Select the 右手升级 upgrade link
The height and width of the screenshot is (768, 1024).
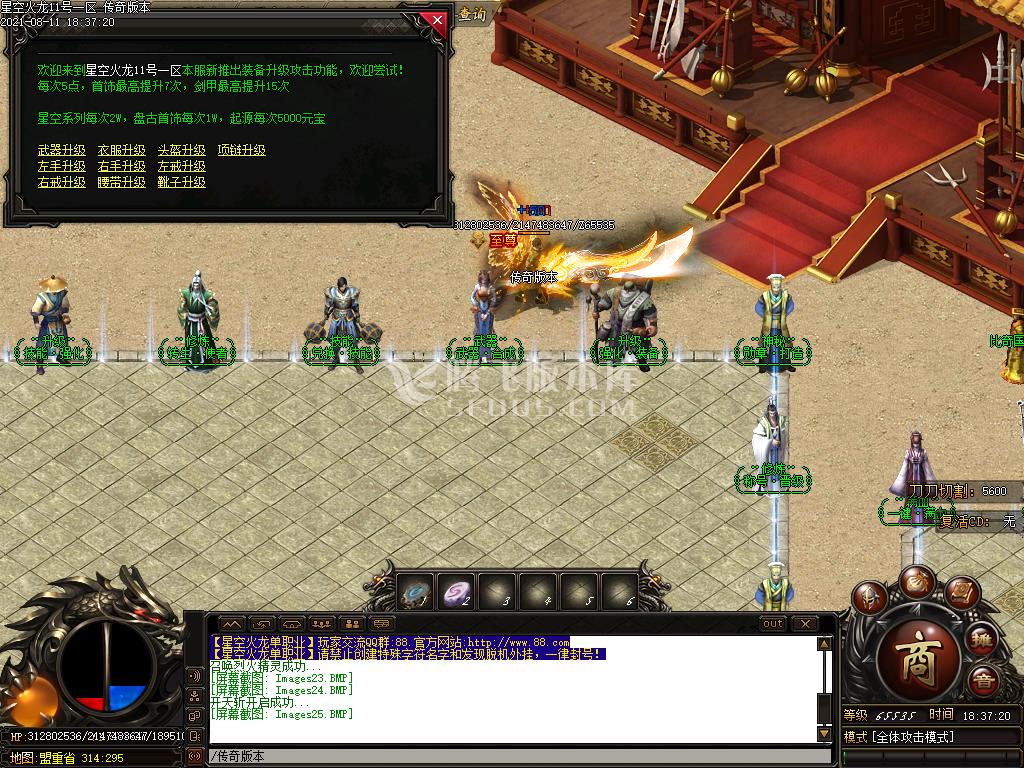pyautogui.click(x=122, y=166)
